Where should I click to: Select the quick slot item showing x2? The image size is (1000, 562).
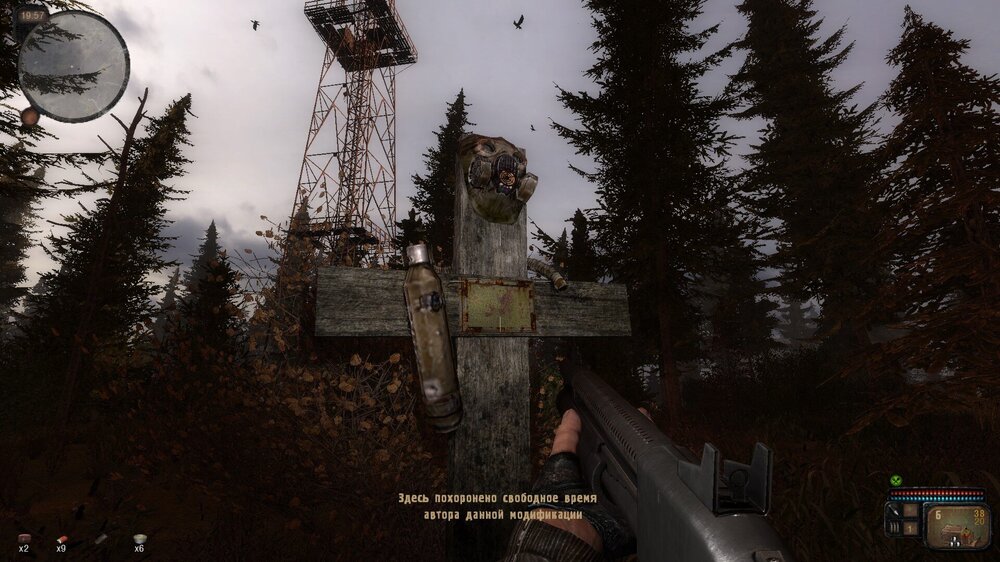[x=23, y=538]
